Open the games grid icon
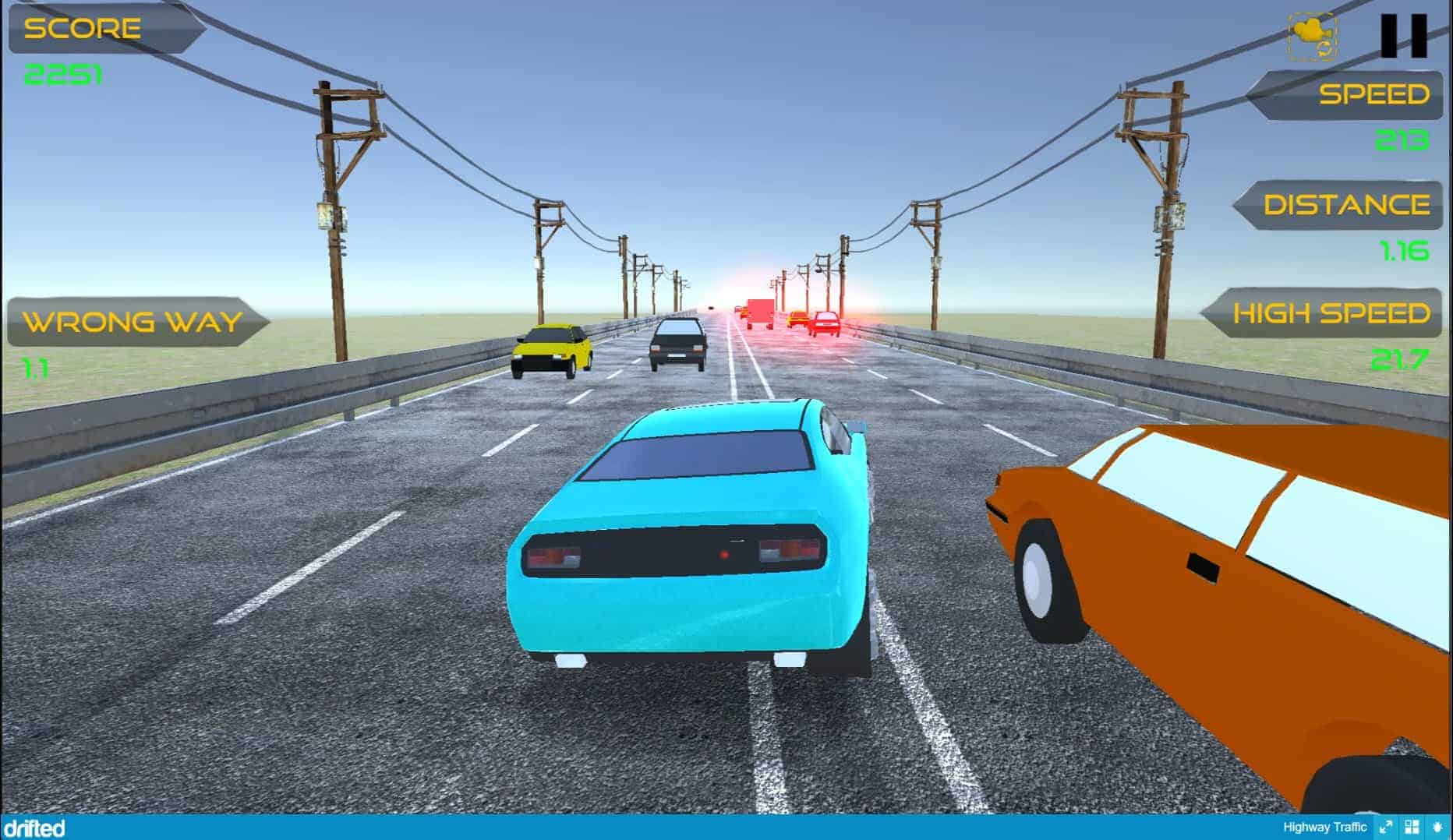This screenshot has height=840, width=1453. [x=1412, y=828]
